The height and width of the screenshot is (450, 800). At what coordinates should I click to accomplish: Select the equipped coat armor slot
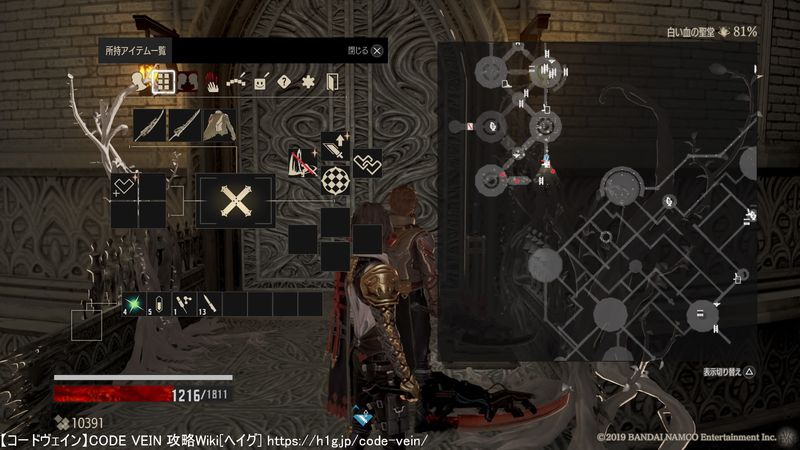click(218, 125)
